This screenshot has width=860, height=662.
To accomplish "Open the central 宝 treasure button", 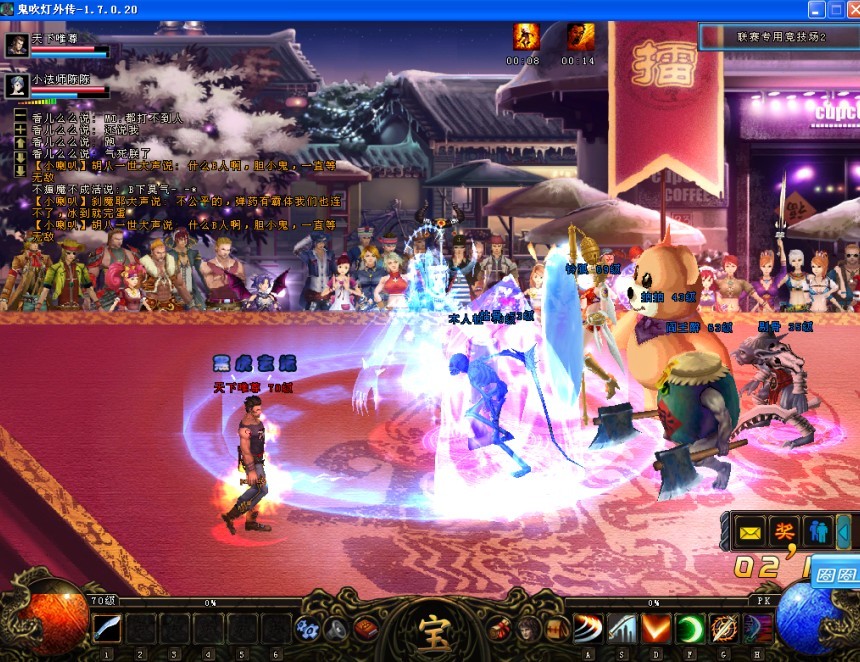I will click(x=429, y=627).
